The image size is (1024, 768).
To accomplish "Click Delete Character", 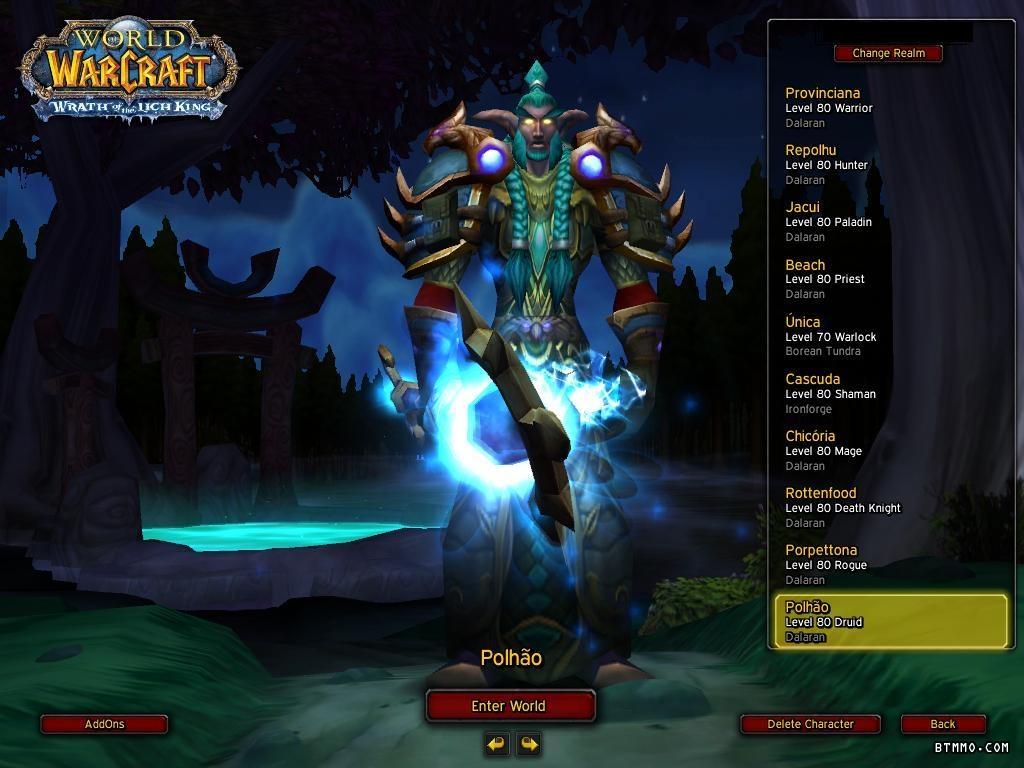I will [x=810, y=724].
